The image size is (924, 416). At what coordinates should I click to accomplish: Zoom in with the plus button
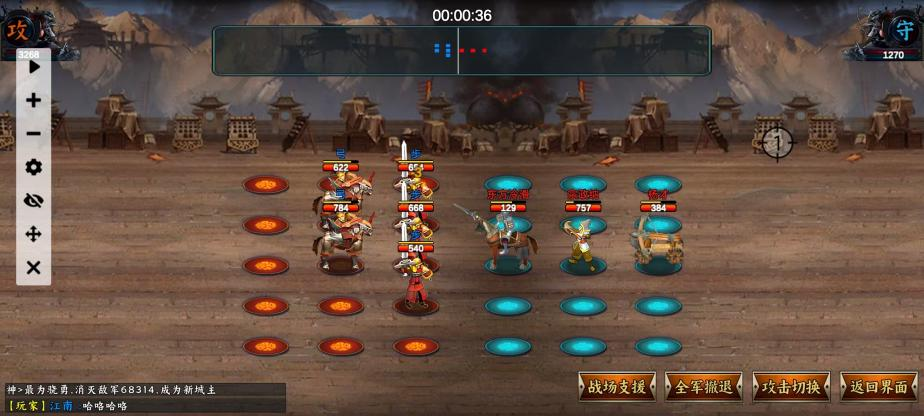pos(34,100)
